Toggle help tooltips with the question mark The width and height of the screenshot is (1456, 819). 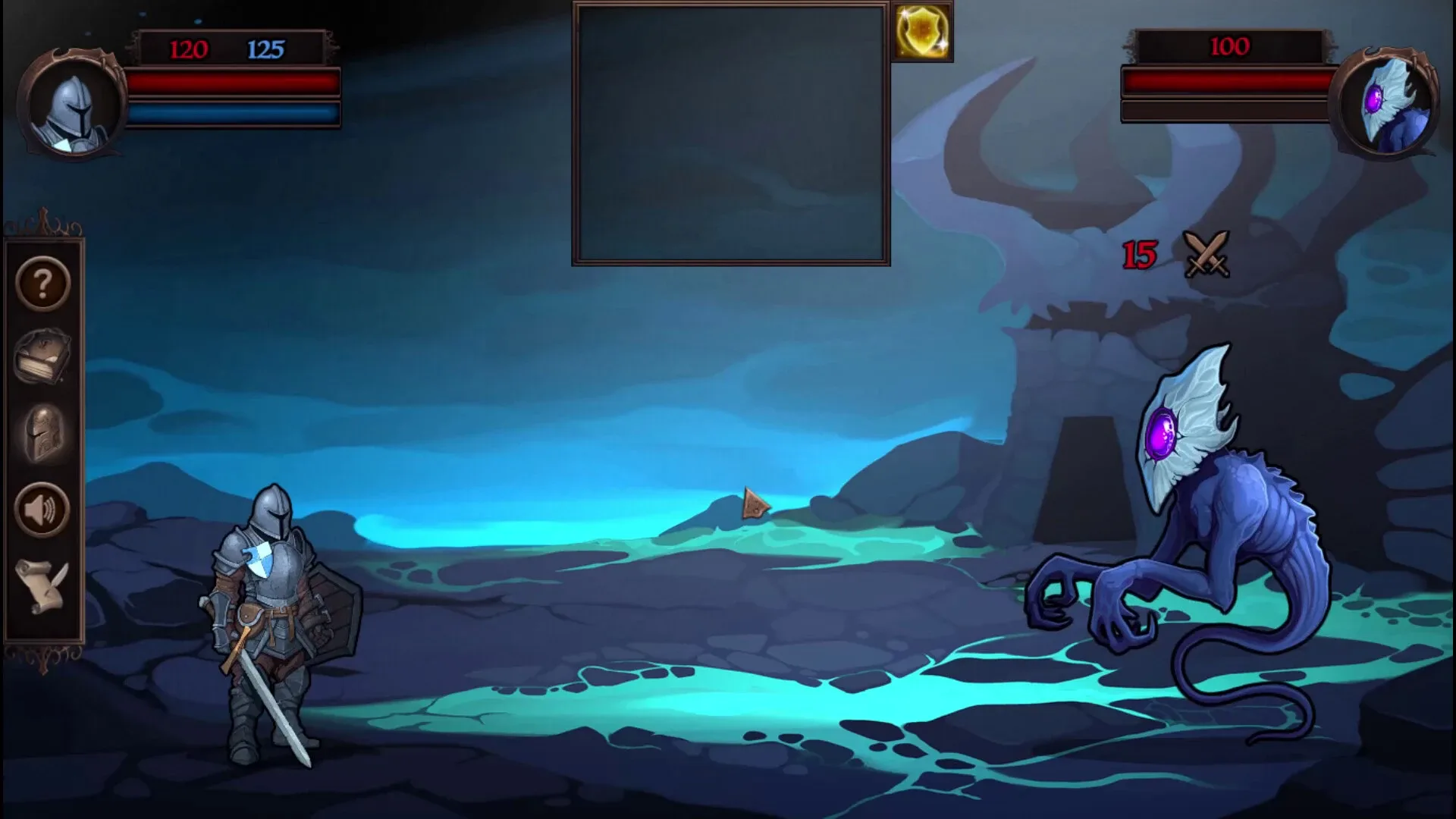(42, 284)
